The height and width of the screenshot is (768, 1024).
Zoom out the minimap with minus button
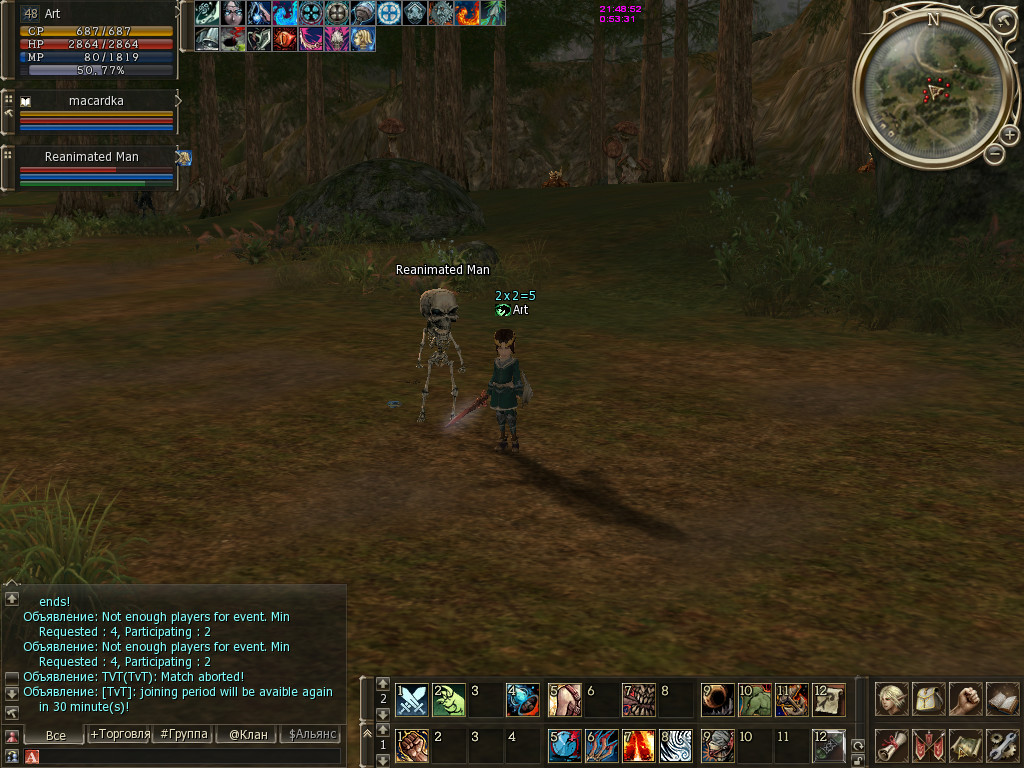[995, 154]
